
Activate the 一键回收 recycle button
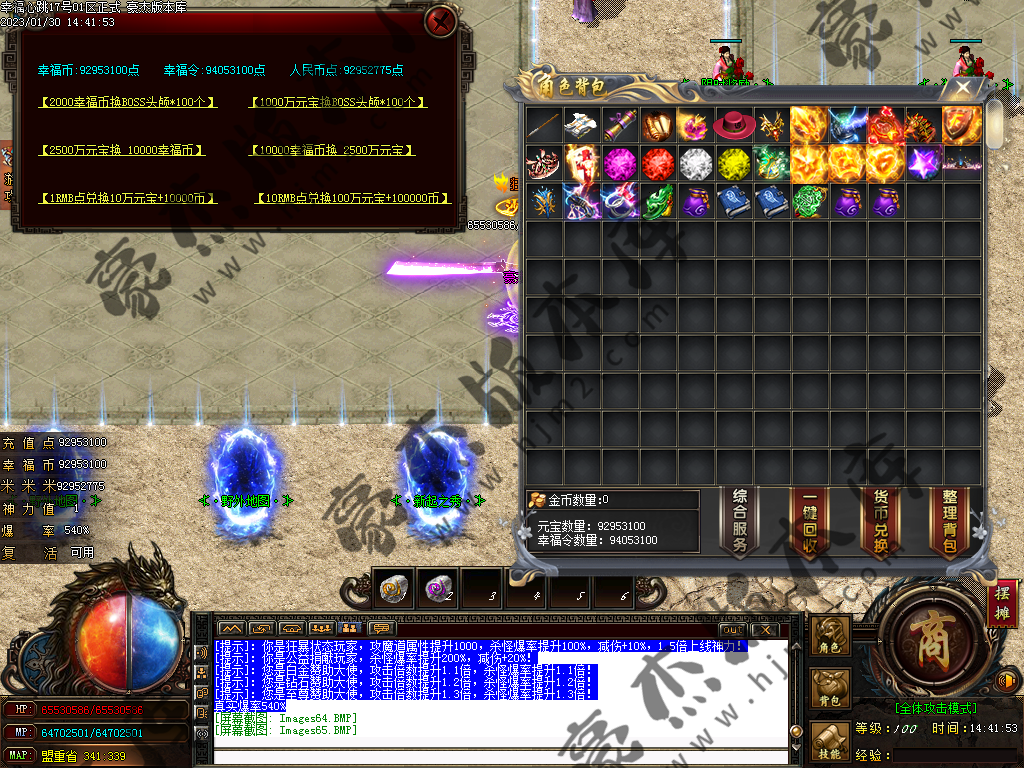point(810,522)
